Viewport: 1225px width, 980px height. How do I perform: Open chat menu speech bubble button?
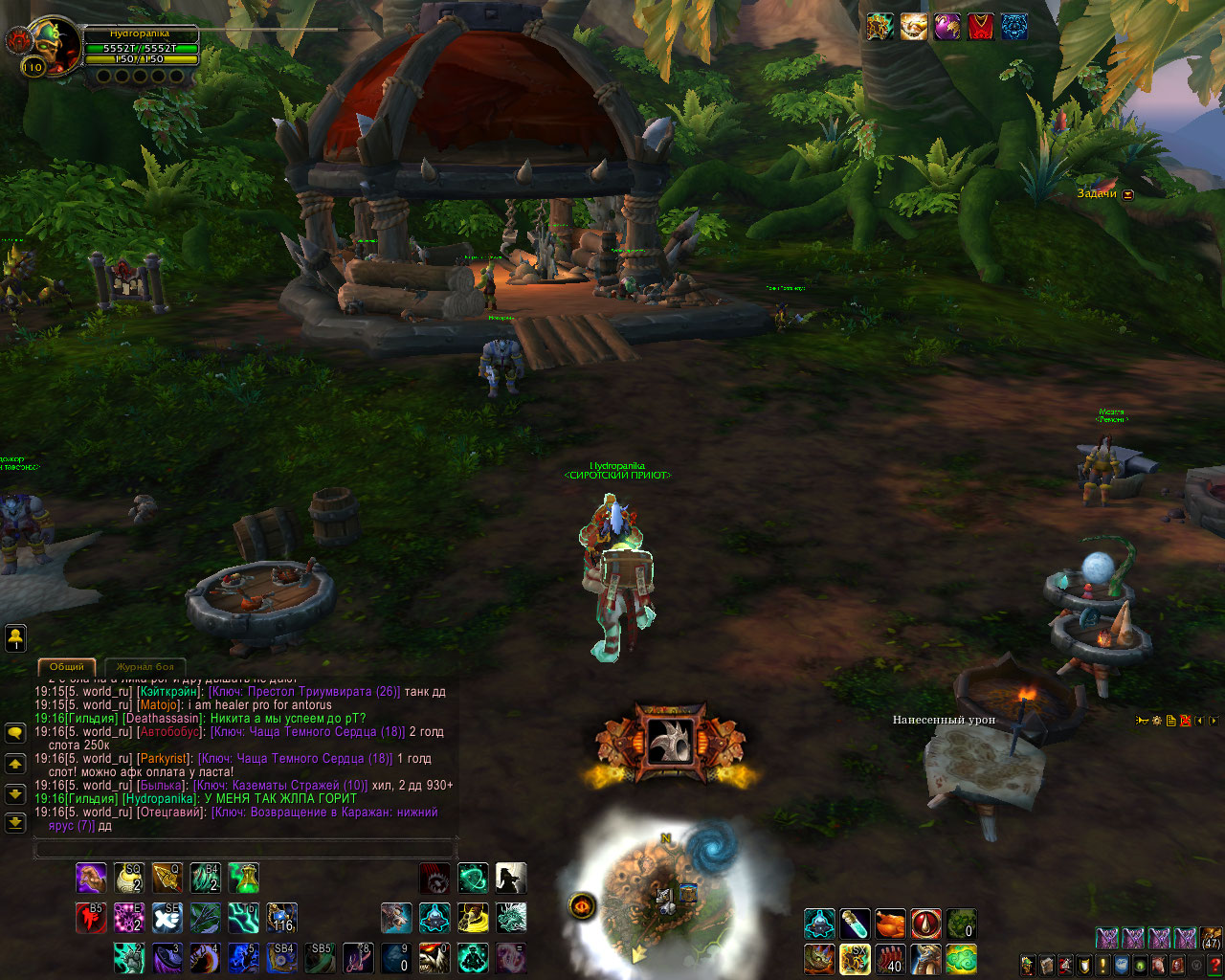(x=15, y=733)
